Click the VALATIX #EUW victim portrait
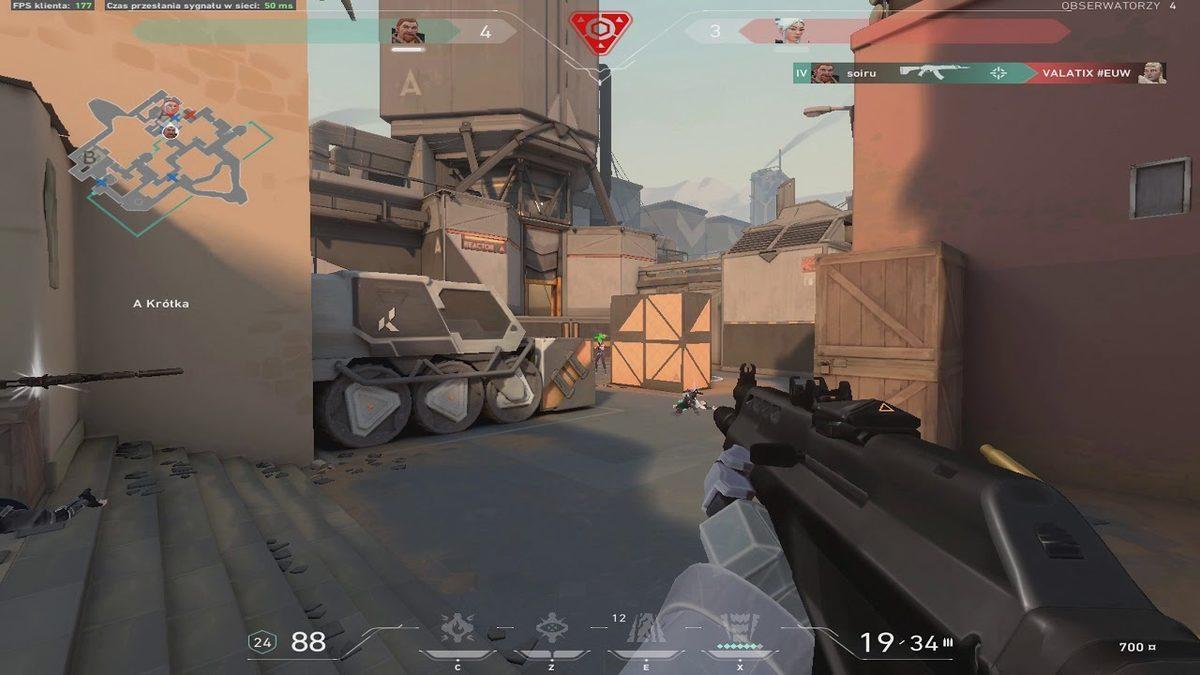The width and height of the screenshot is (1200, 675). pyautogui.click(x=1152, y=73)
